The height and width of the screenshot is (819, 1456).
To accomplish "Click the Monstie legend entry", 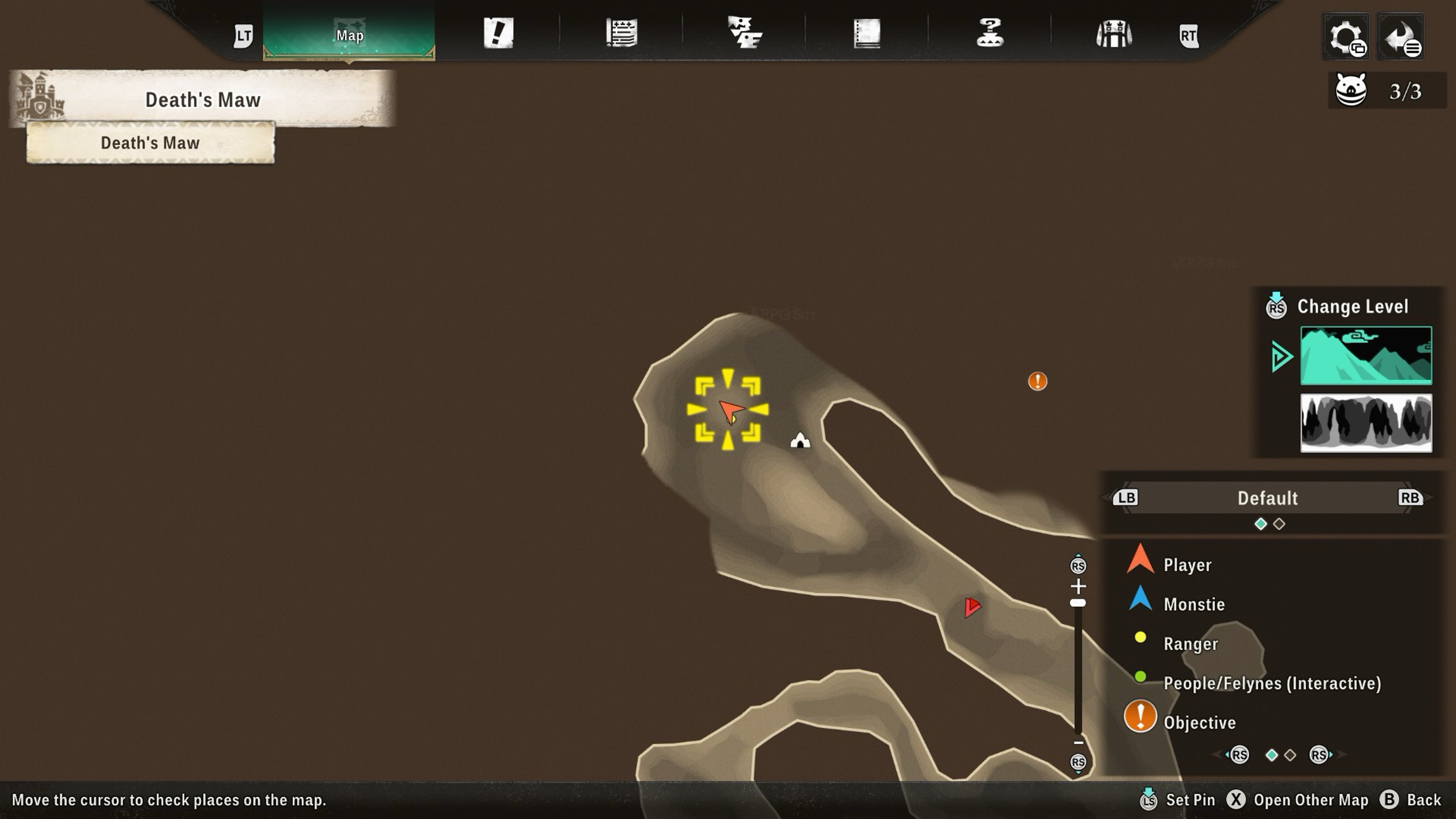I will 1194,604.
